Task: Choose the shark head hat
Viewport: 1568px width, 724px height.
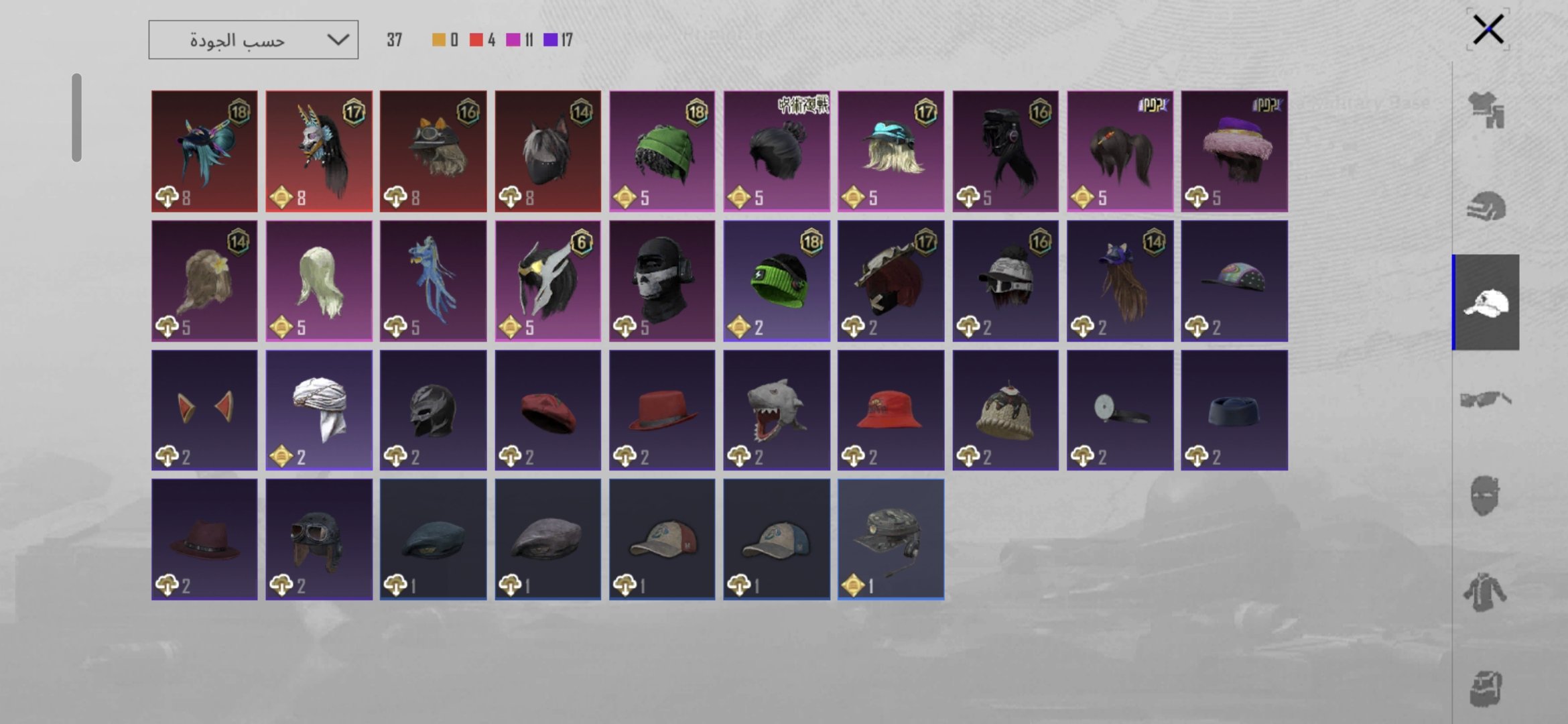Action: pyautogui.click(x=777, y=410)
